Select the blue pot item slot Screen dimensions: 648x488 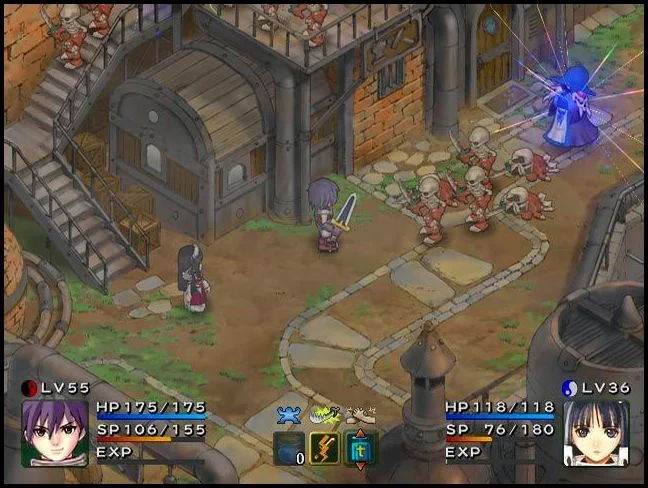click(x=289, y=447)
